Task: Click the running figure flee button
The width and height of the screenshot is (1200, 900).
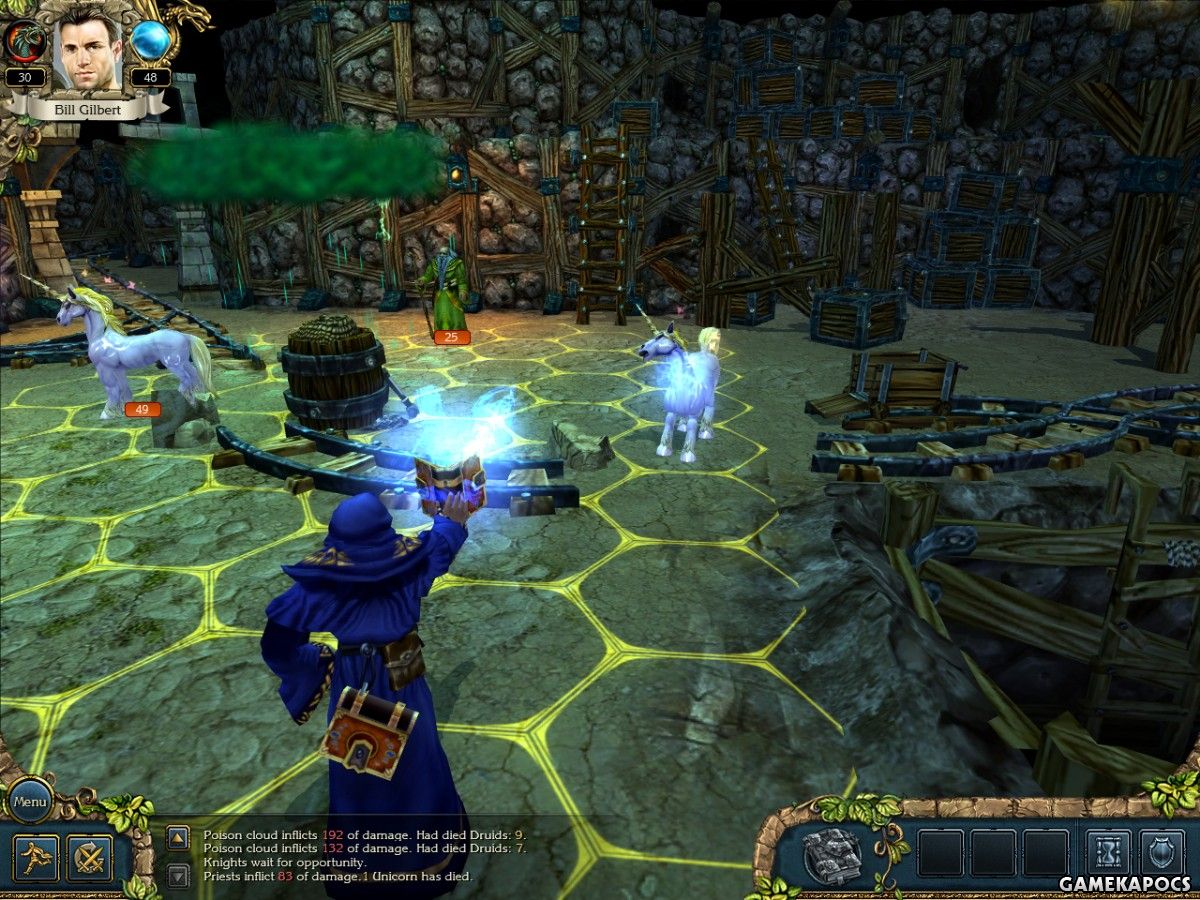Action: click(x=35, y=857)
